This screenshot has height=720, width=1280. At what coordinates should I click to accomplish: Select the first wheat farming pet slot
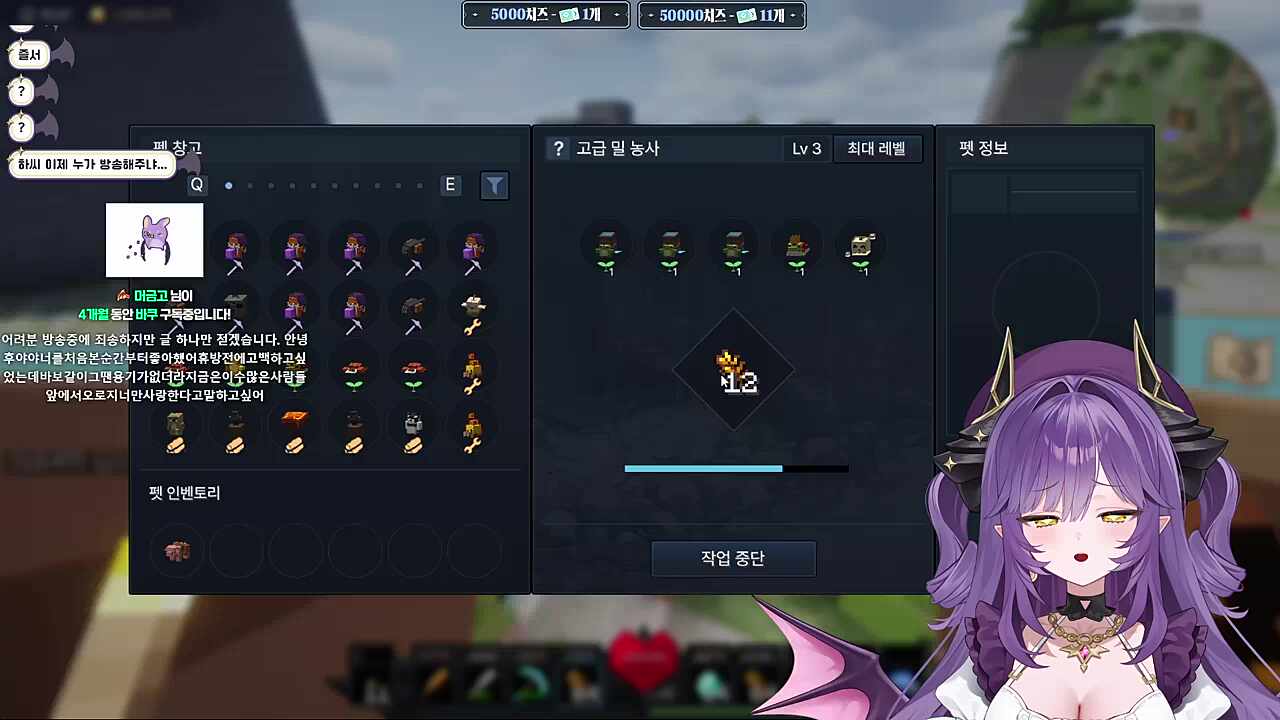(x=608, y=248)
